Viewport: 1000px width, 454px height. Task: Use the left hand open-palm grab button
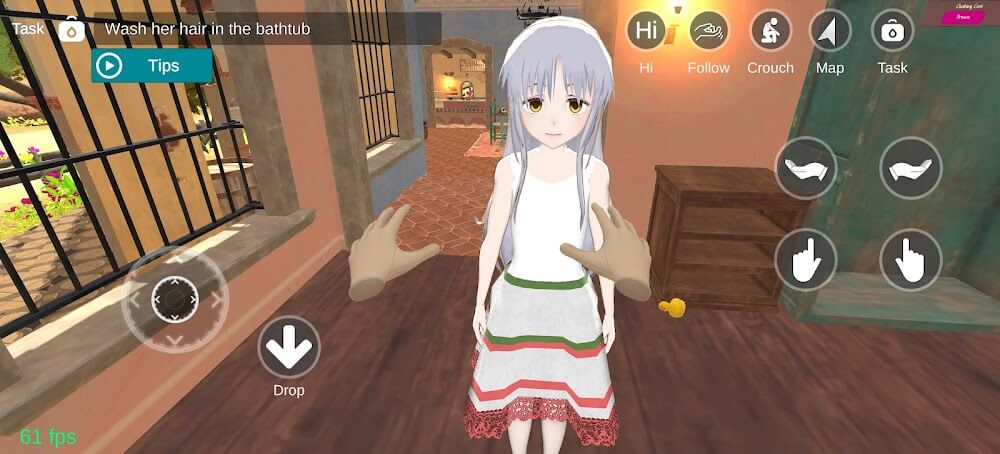pyautogui.click(x=806, y=167)
